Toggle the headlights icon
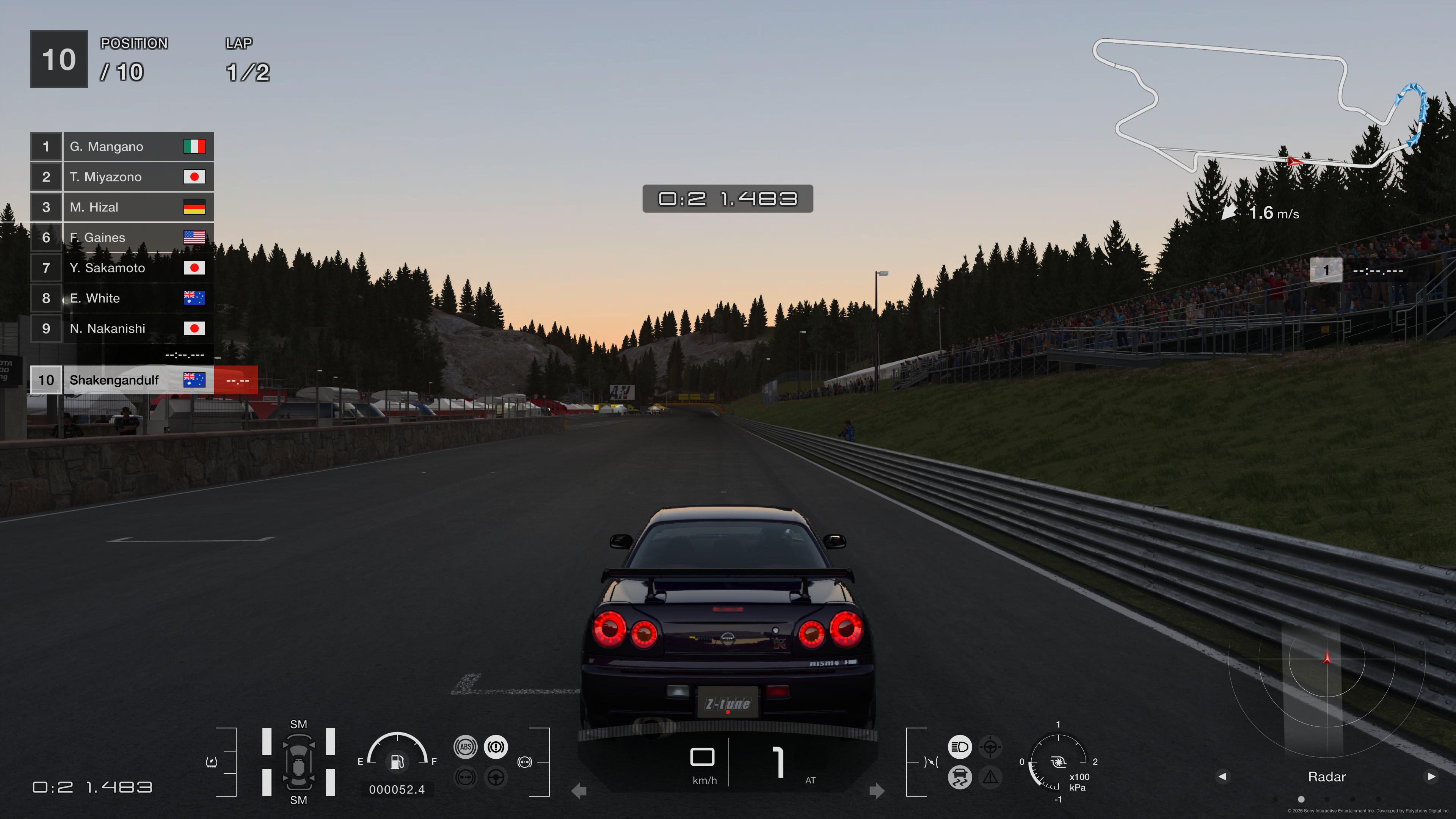1456x819 pixels. (959, 747)
